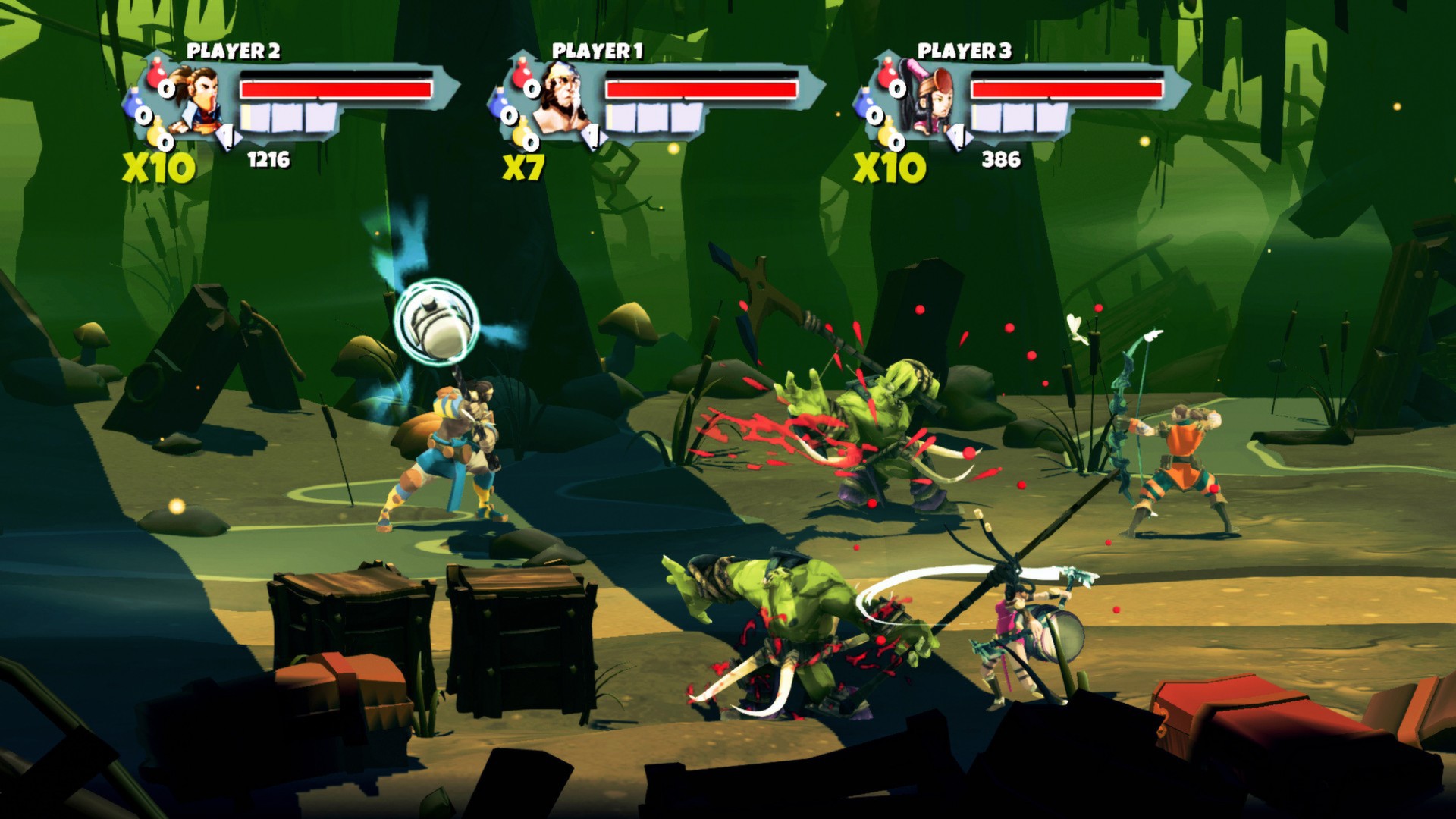
Task: Click the red health potion icon for Player 2
Action: pos(156,75)
